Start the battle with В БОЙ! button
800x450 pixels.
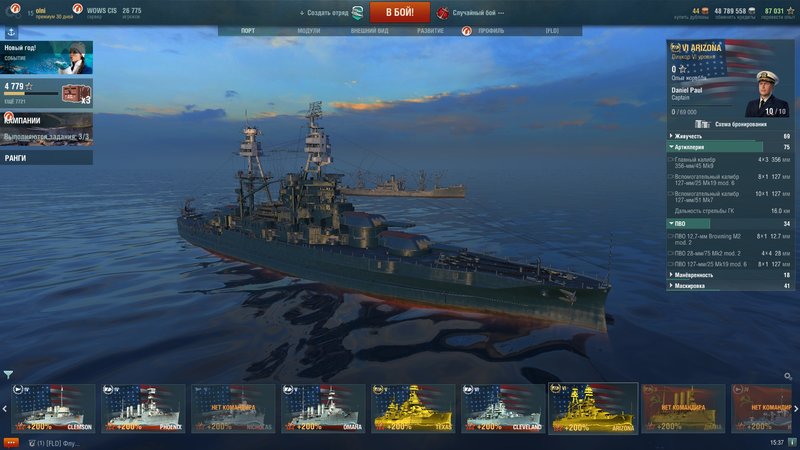399,12
